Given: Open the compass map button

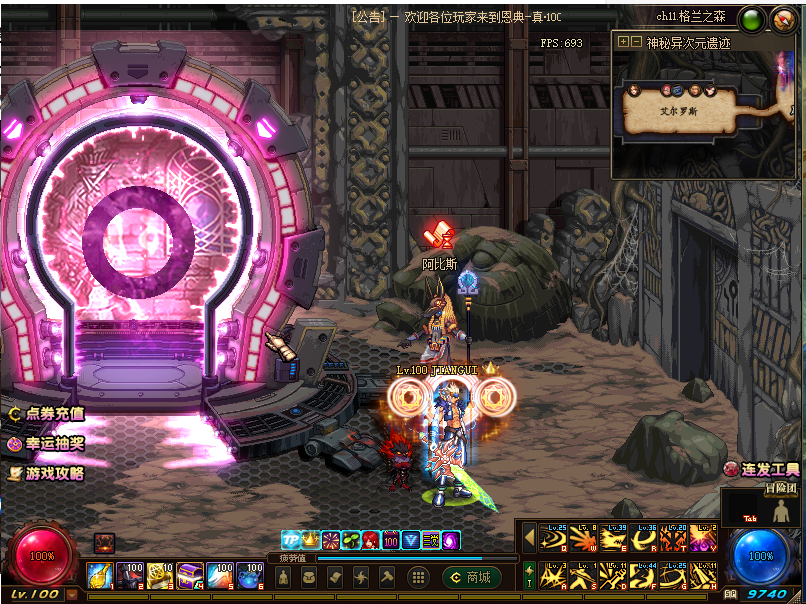Looking at the screenshot, I should coord(785,18).
